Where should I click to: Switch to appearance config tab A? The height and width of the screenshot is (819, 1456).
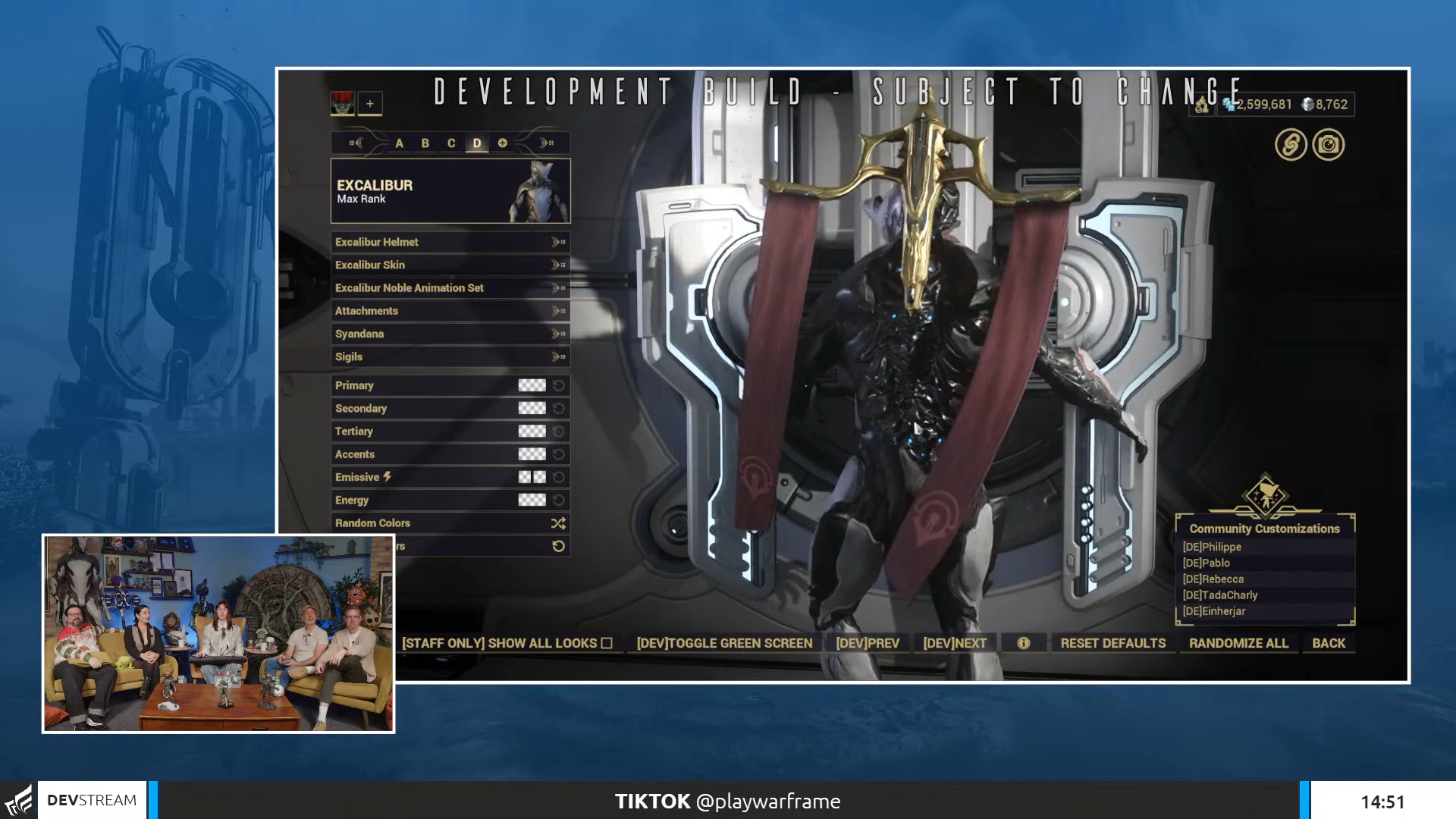(400, 142)
